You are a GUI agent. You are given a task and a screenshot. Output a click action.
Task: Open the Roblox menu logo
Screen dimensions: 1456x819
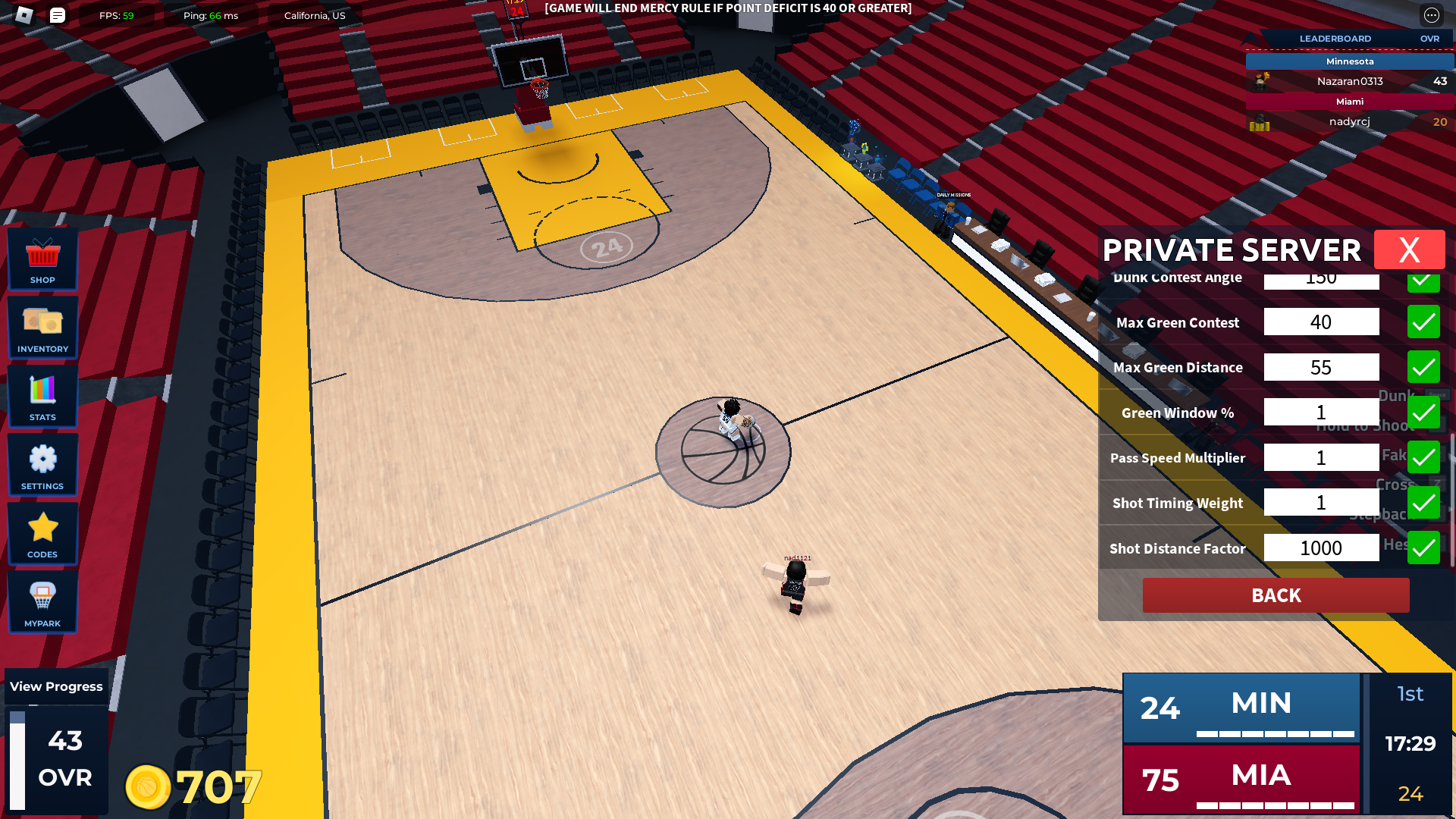click(24, 15)
